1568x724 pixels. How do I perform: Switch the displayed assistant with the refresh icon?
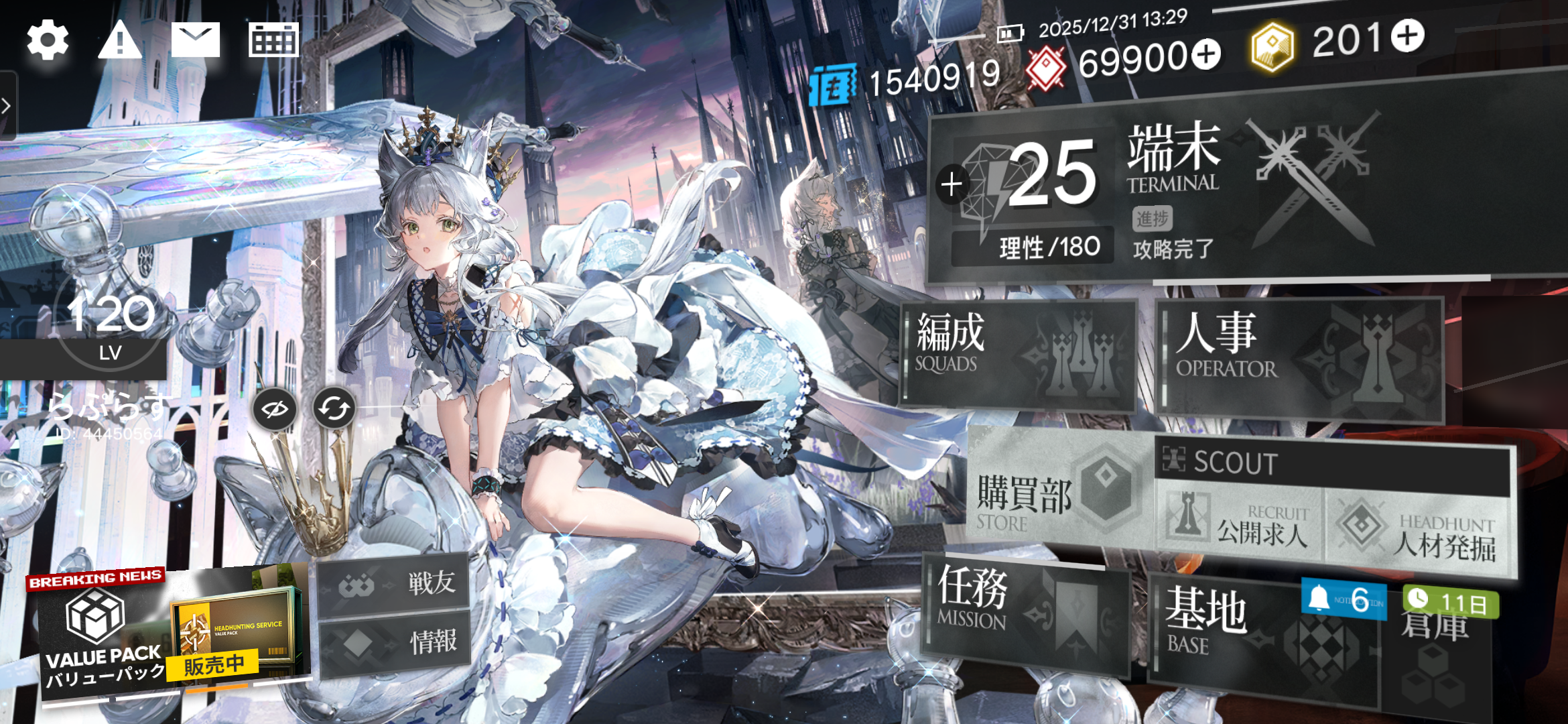pos(334,408)
